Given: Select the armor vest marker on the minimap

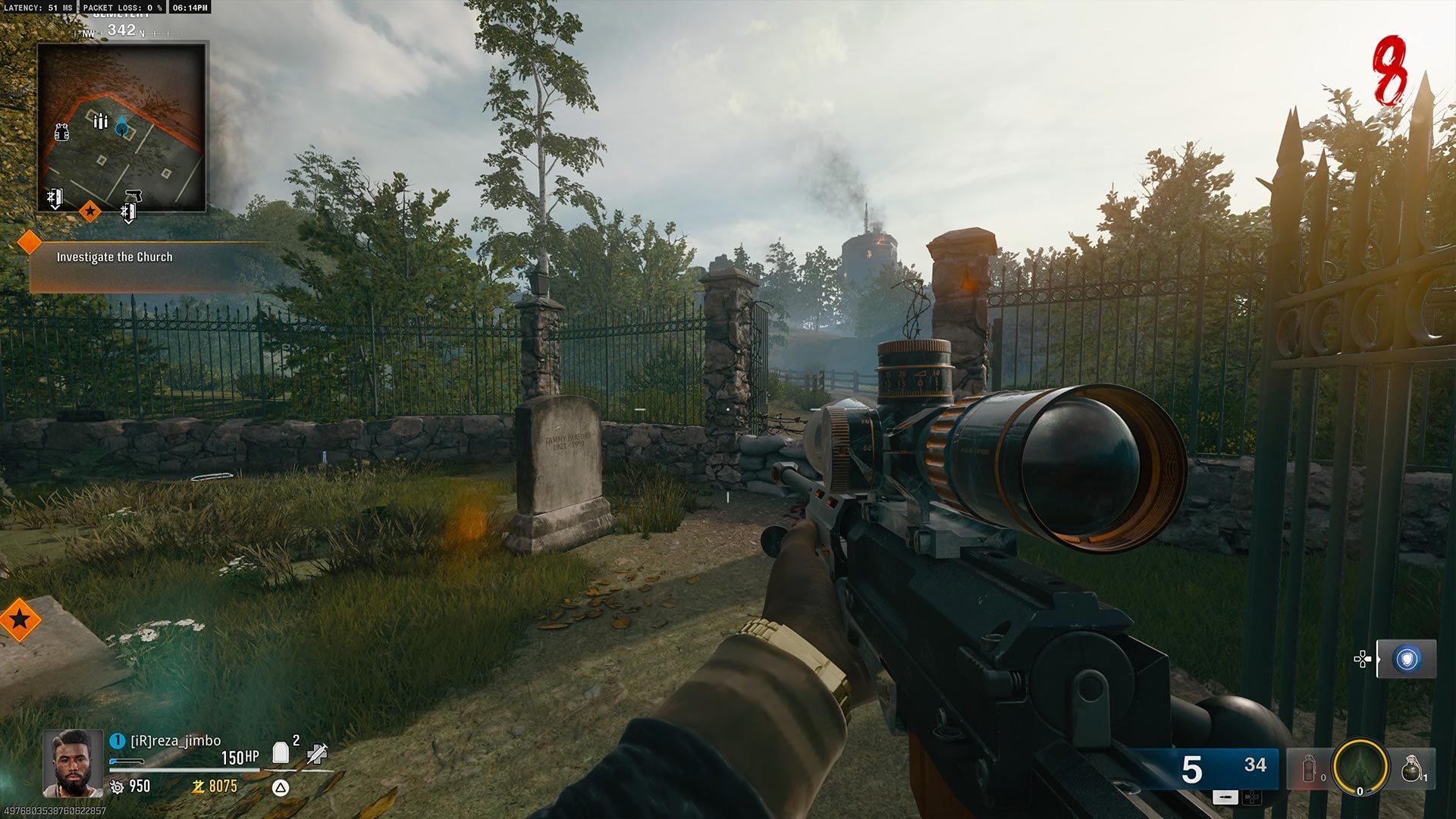Looking at the screenshot, I should 62,132.
